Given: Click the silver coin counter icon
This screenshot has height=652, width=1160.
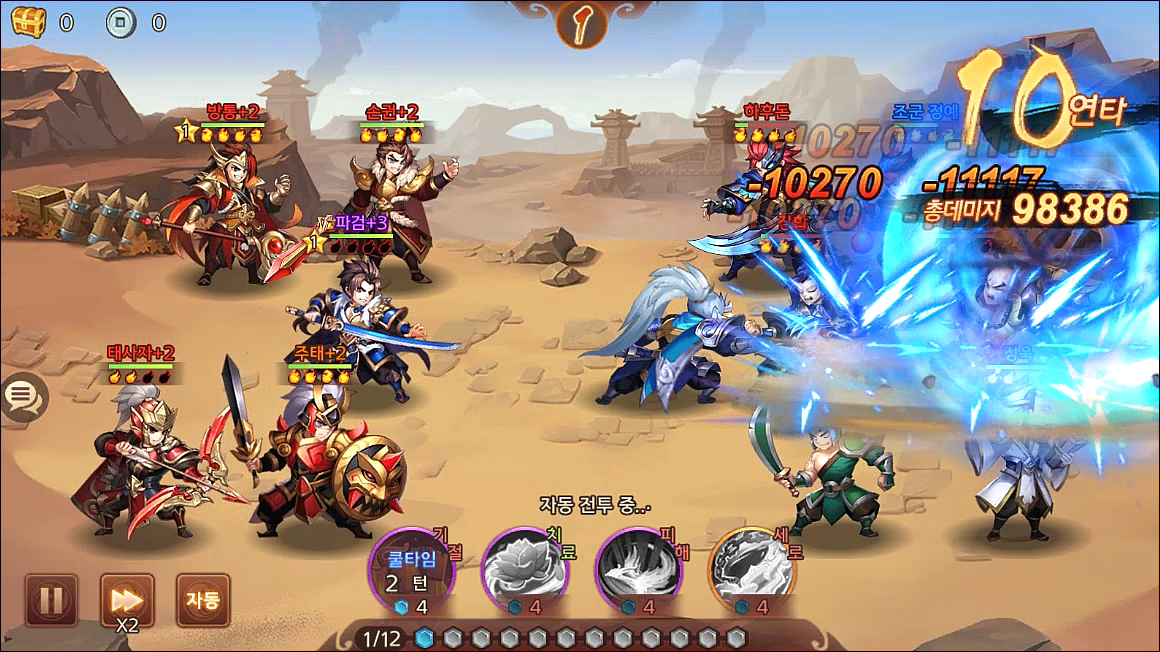Looking at the screenshot, I should [121, 21].
